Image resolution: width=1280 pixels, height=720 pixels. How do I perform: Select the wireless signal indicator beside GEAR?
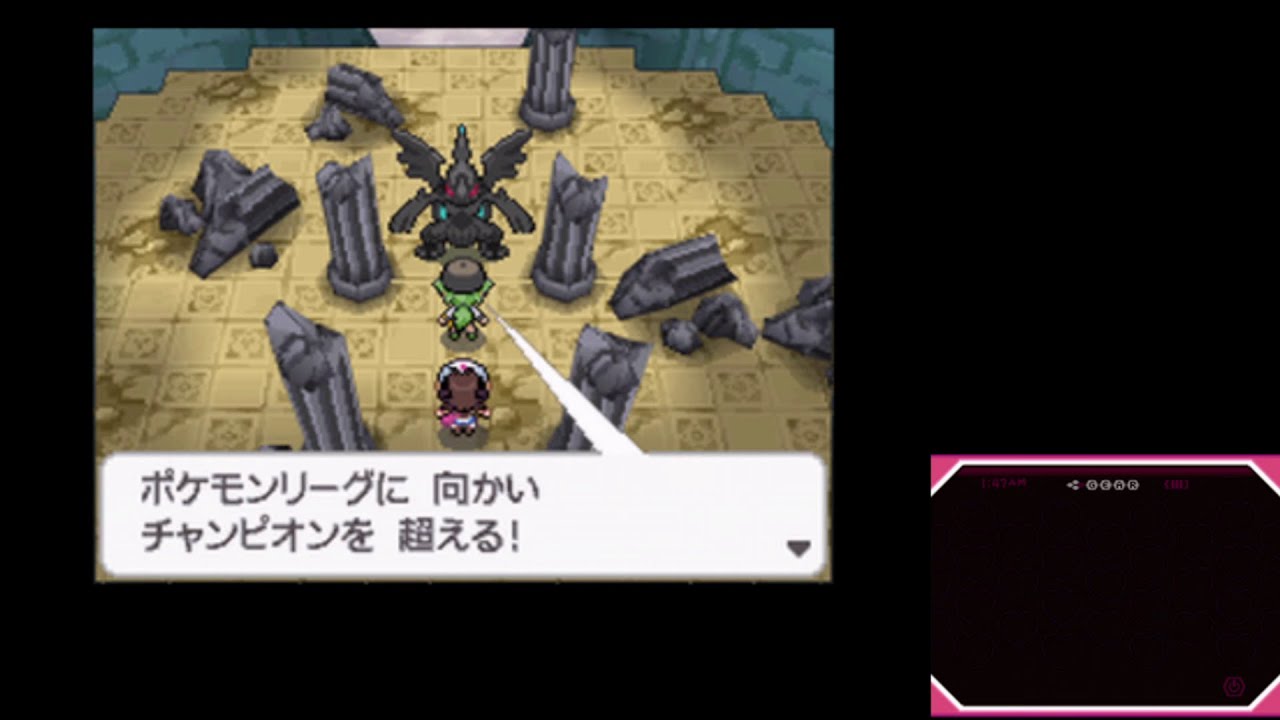pyautogui.click(x=1075, y=483)
